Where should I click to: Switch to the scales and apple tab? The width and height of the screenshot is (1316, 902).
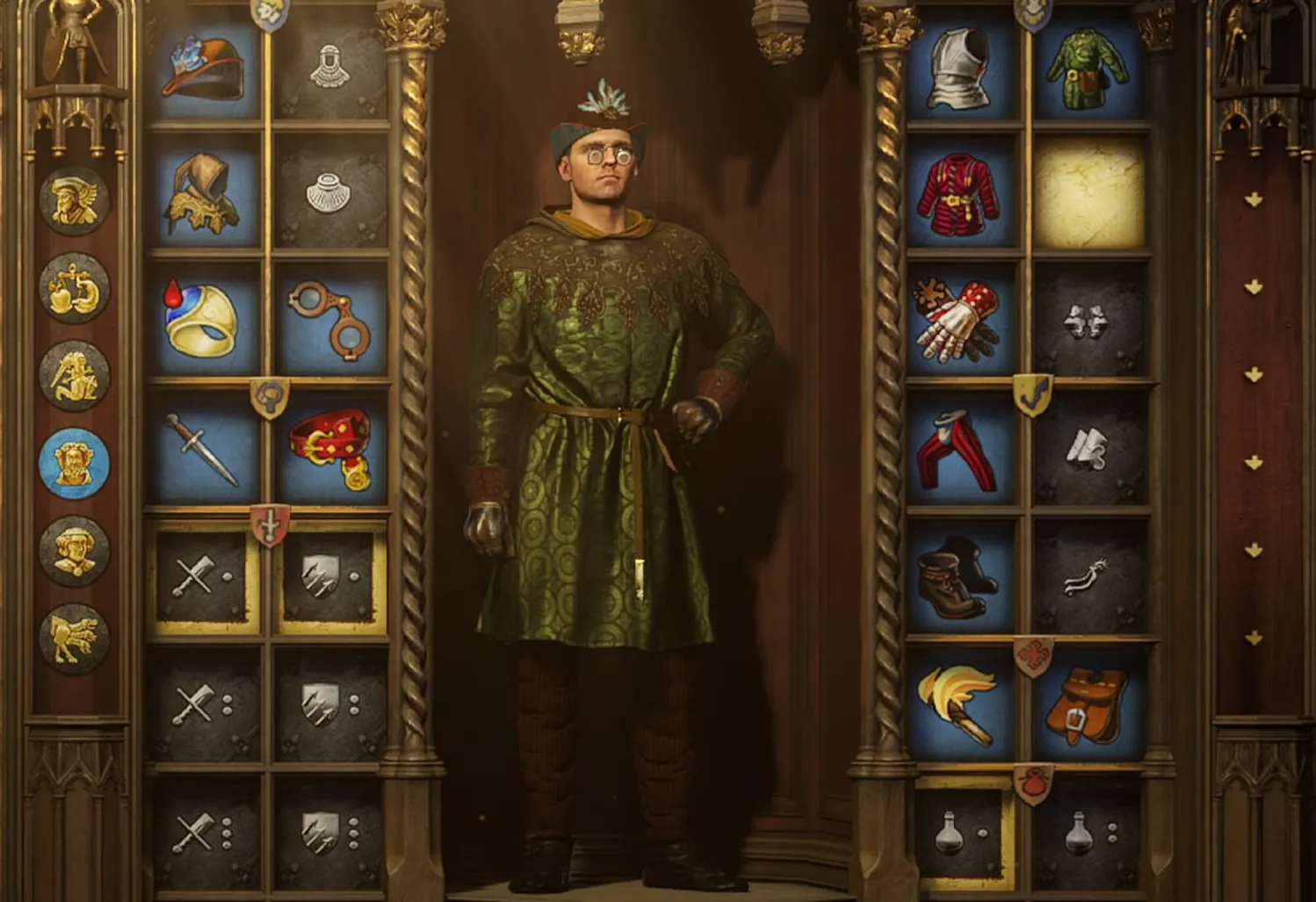click(75, 288)
